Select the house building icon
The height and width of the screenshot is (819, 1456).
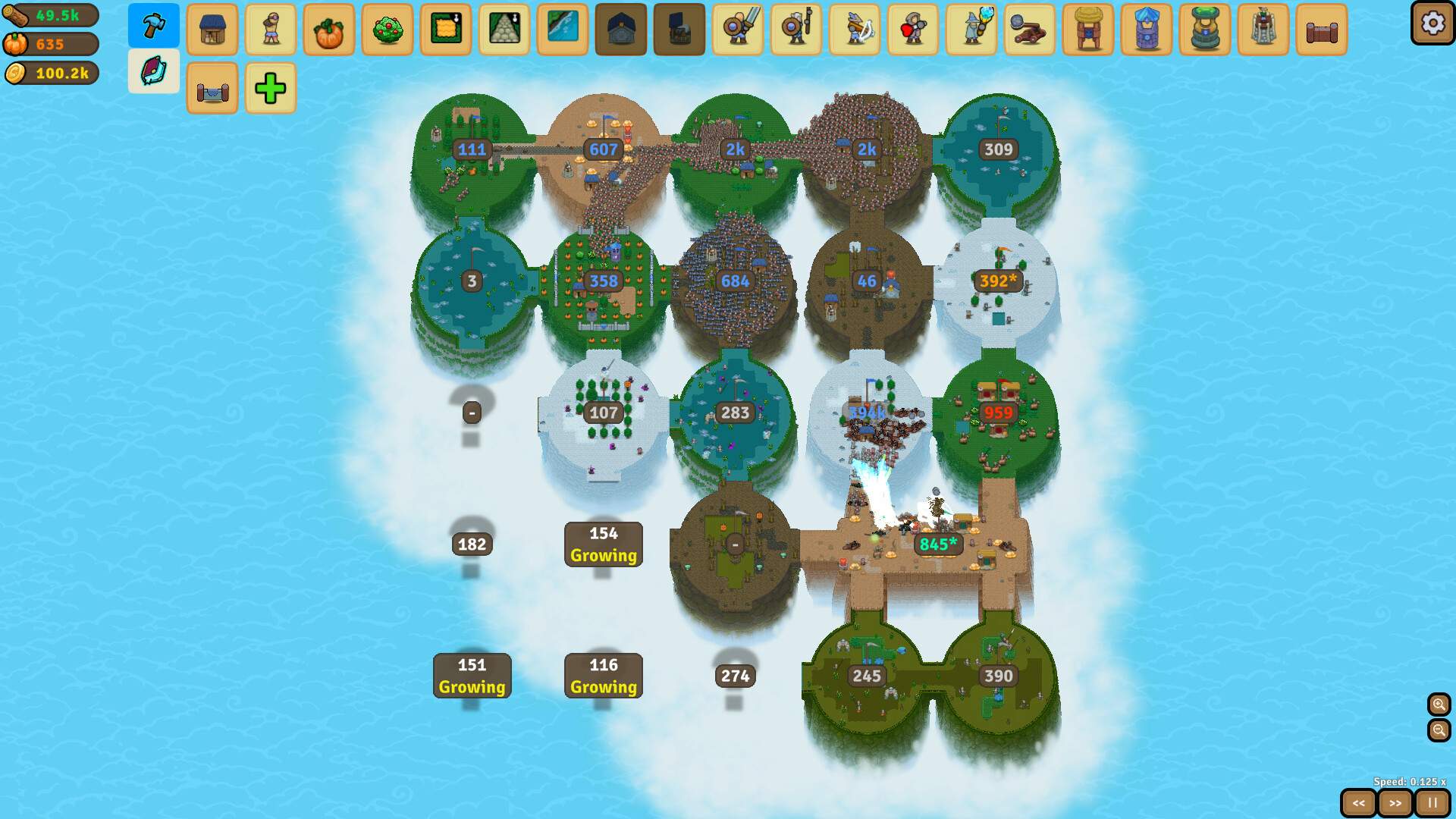pyautogui.click(x=212, y=30)
